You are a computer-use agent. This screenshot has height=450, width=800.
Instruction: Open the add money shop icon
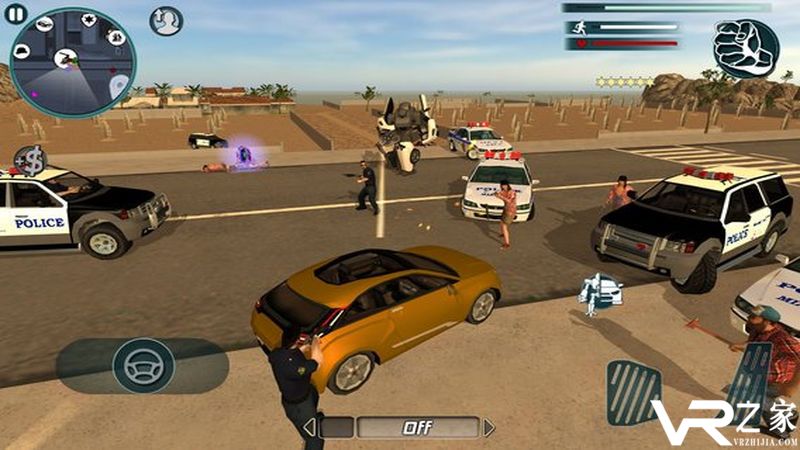pos(30,160)
